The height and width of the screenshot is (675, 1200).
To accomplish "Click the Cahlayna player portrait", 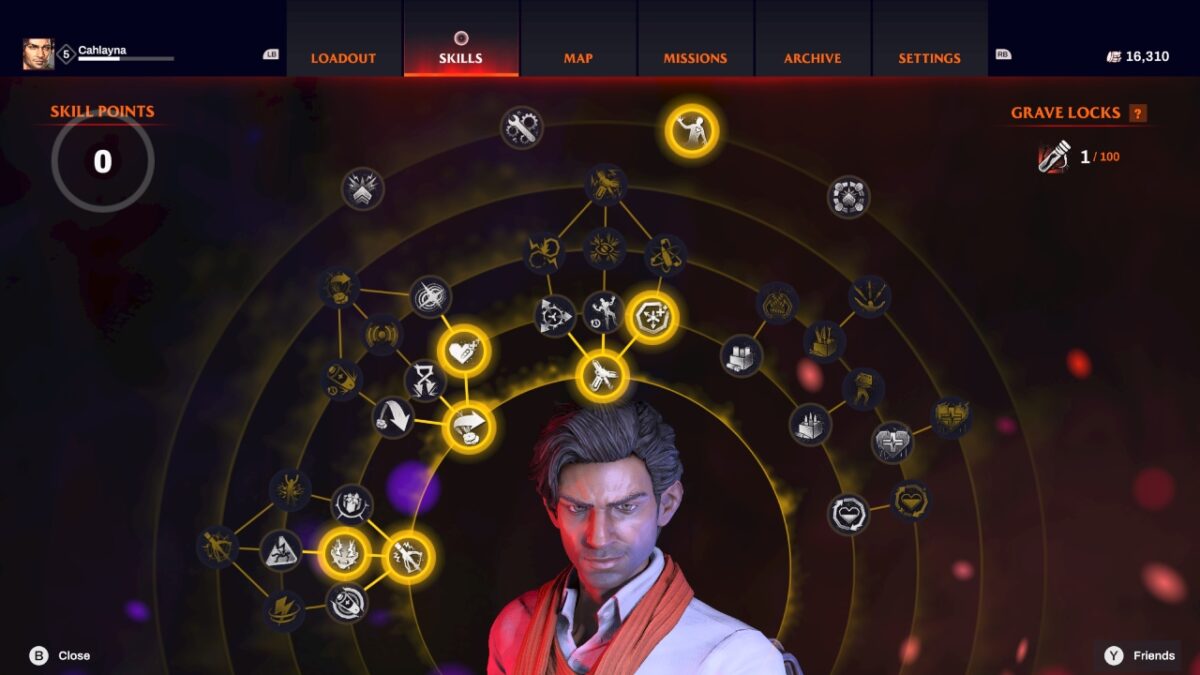I will tap(38, 54).
